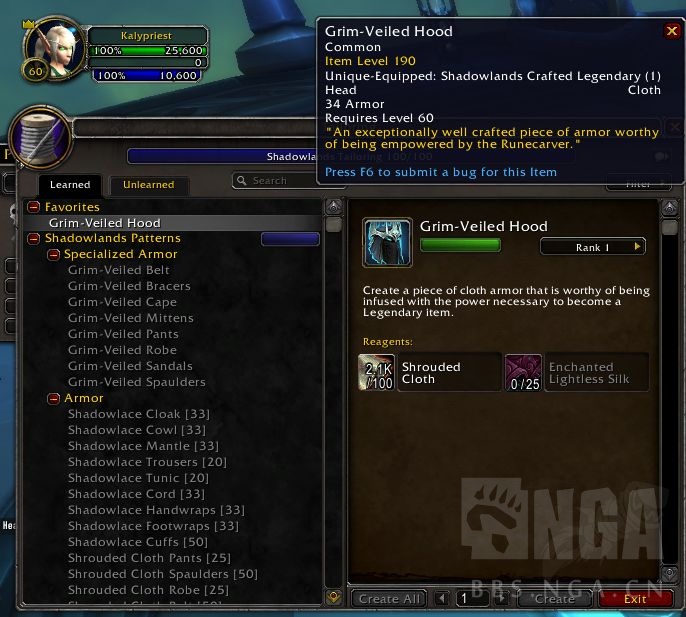Exit the tailoring window

[x=635, y=599]
